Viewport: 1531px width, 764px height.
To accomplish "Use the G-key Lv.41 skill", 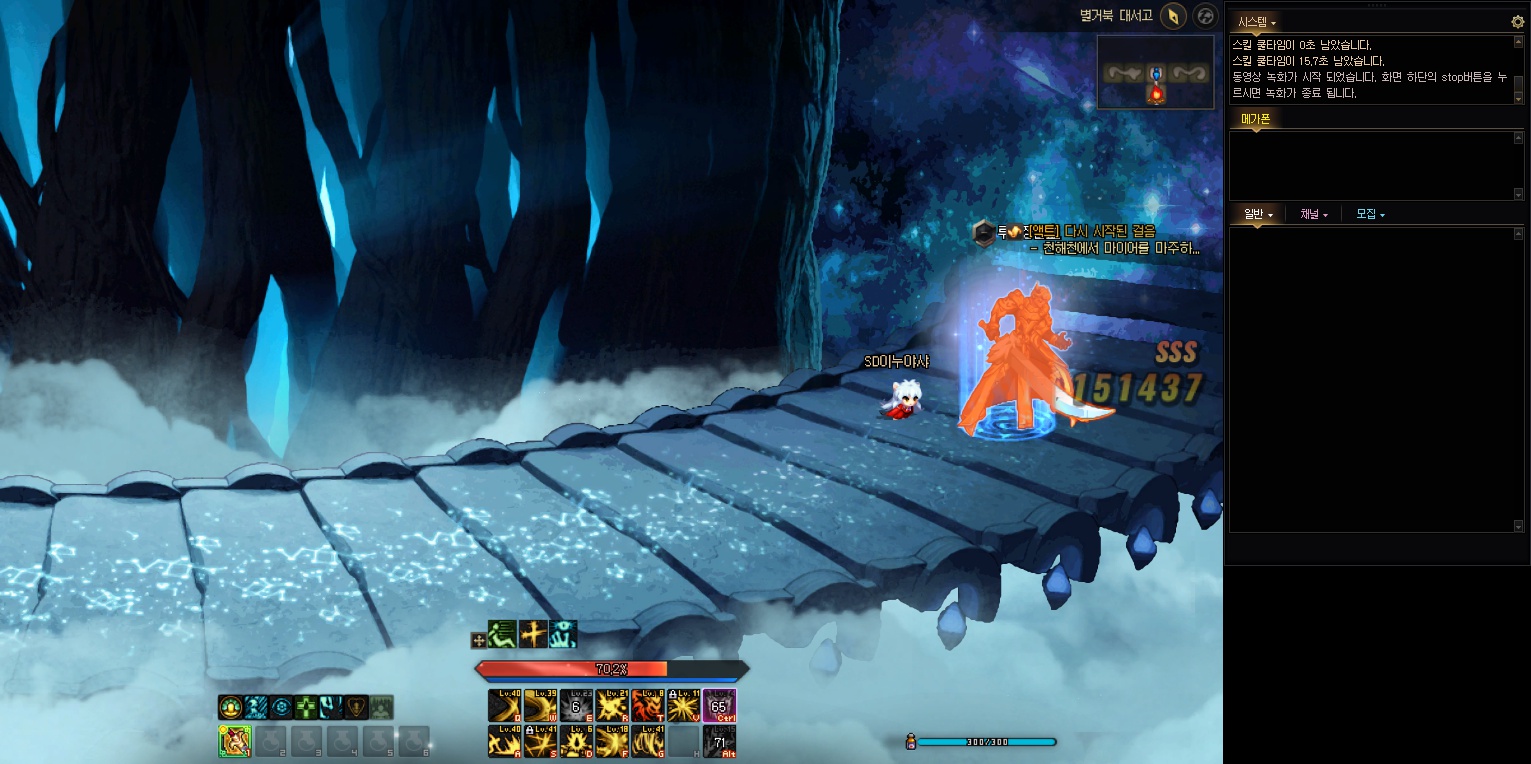I will point(646,741).
